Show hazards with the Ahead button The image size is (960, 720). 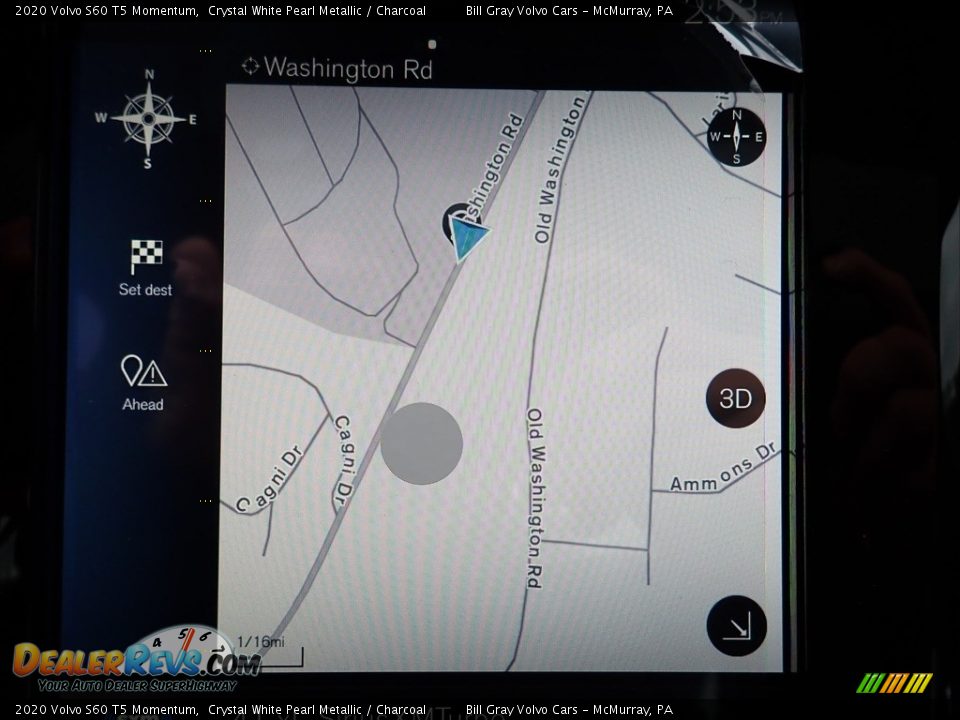click(143, 382)
